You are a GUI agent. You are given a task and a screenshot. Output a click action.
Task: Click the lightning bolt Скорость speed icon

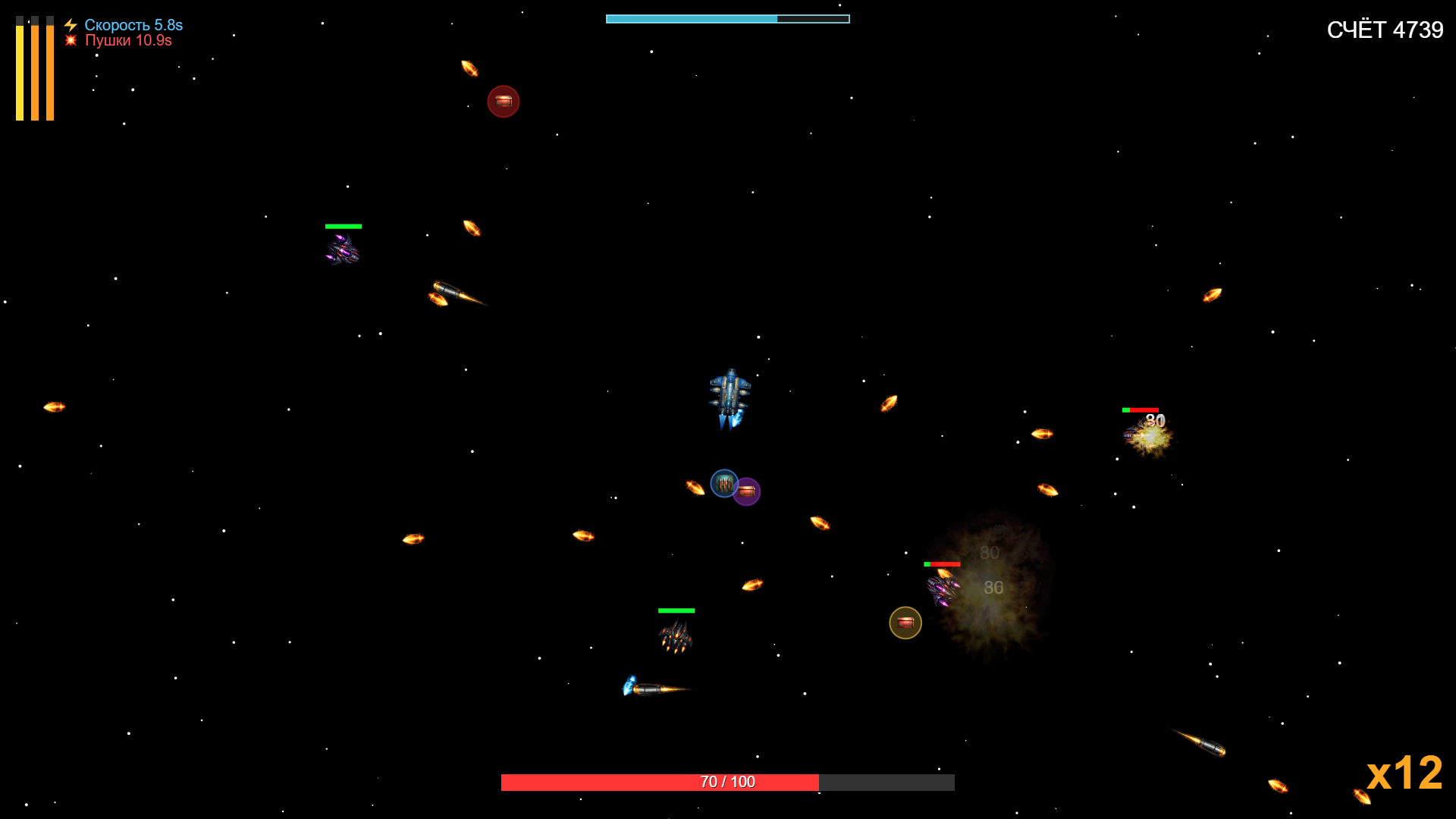71,24
